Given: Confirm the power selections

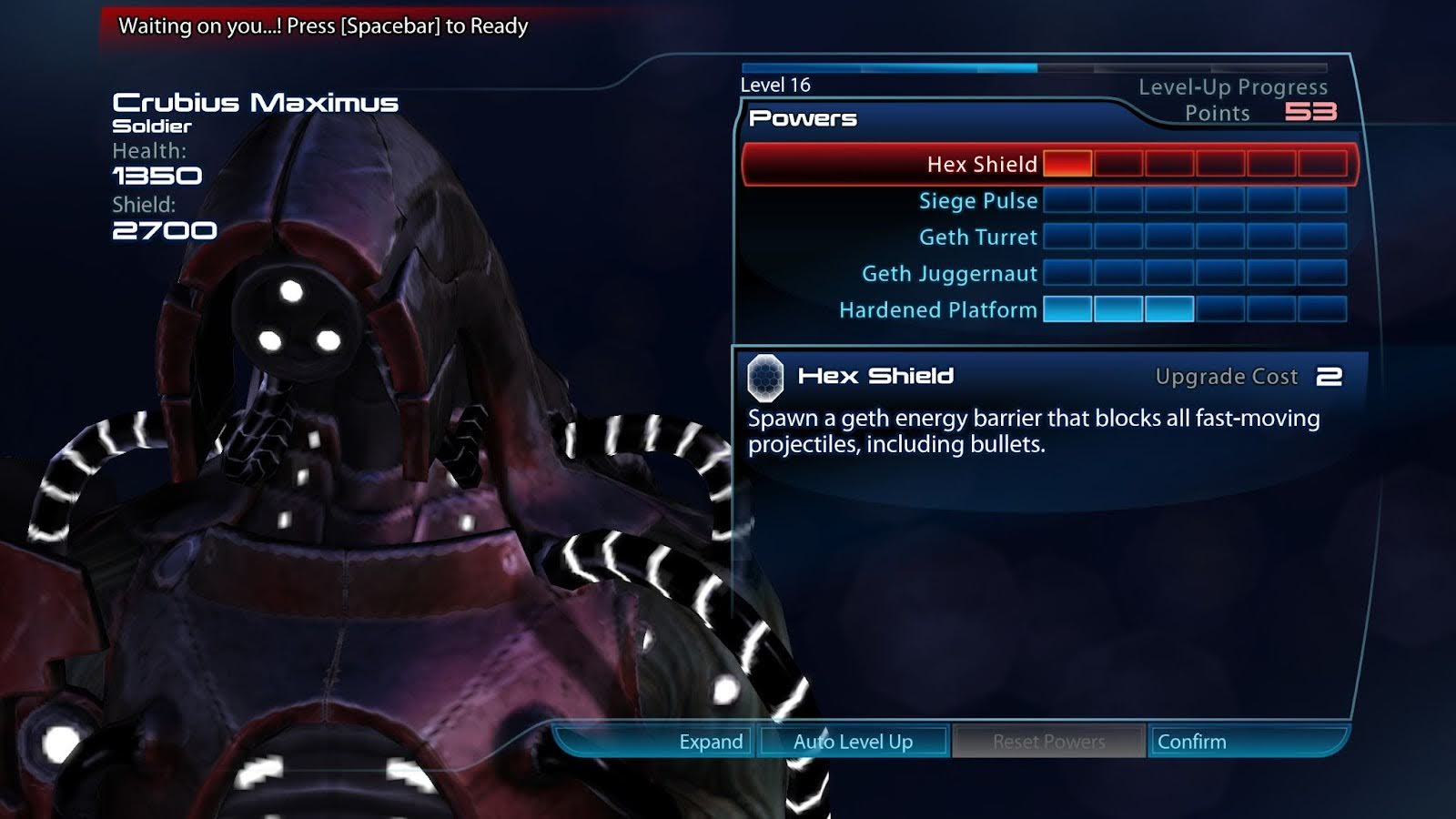Looking at the screenshot, I should click(1192, 742).
